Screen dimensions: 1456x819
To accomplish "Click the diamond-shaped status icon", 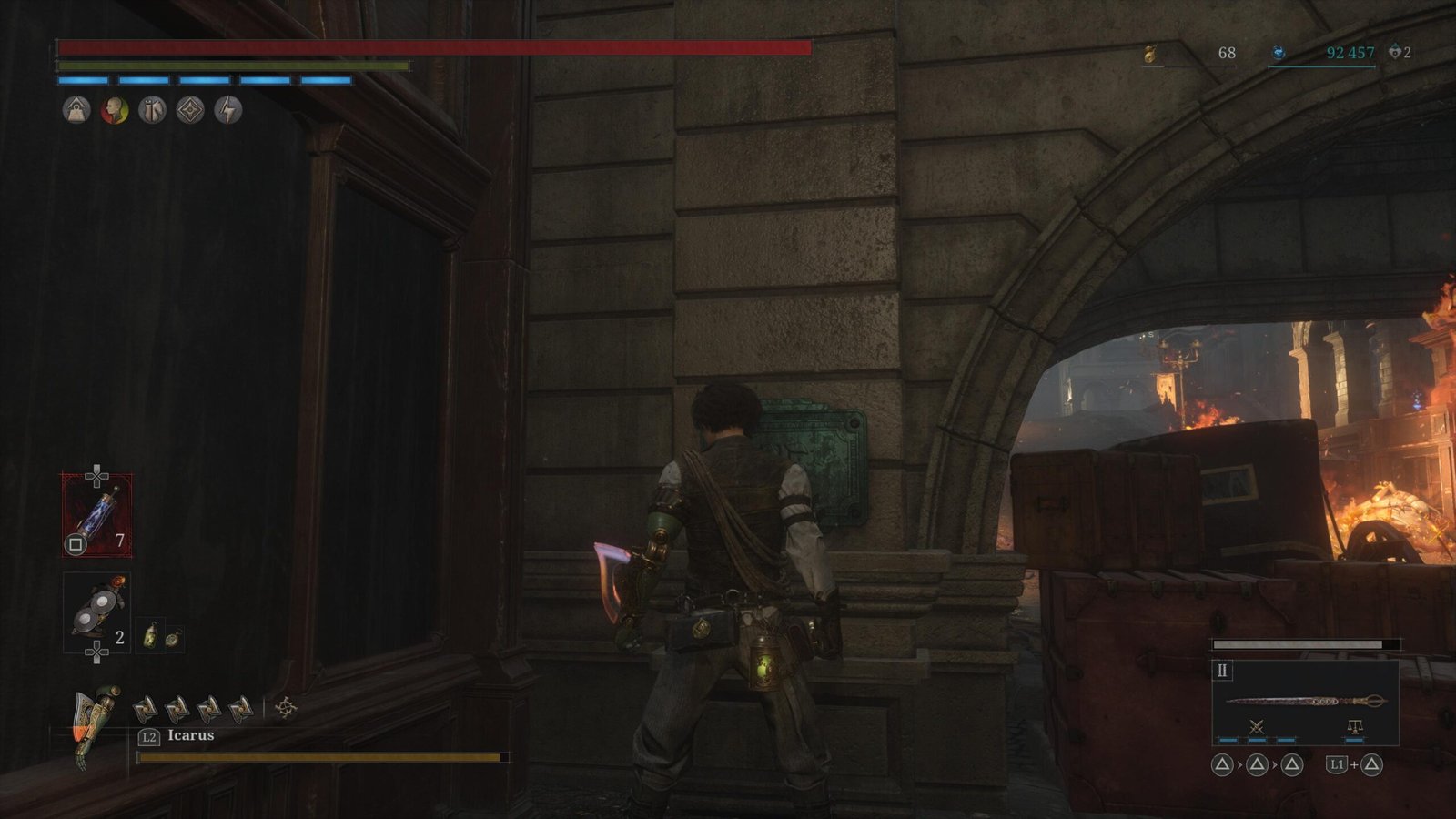I will (x=189, y=110).
